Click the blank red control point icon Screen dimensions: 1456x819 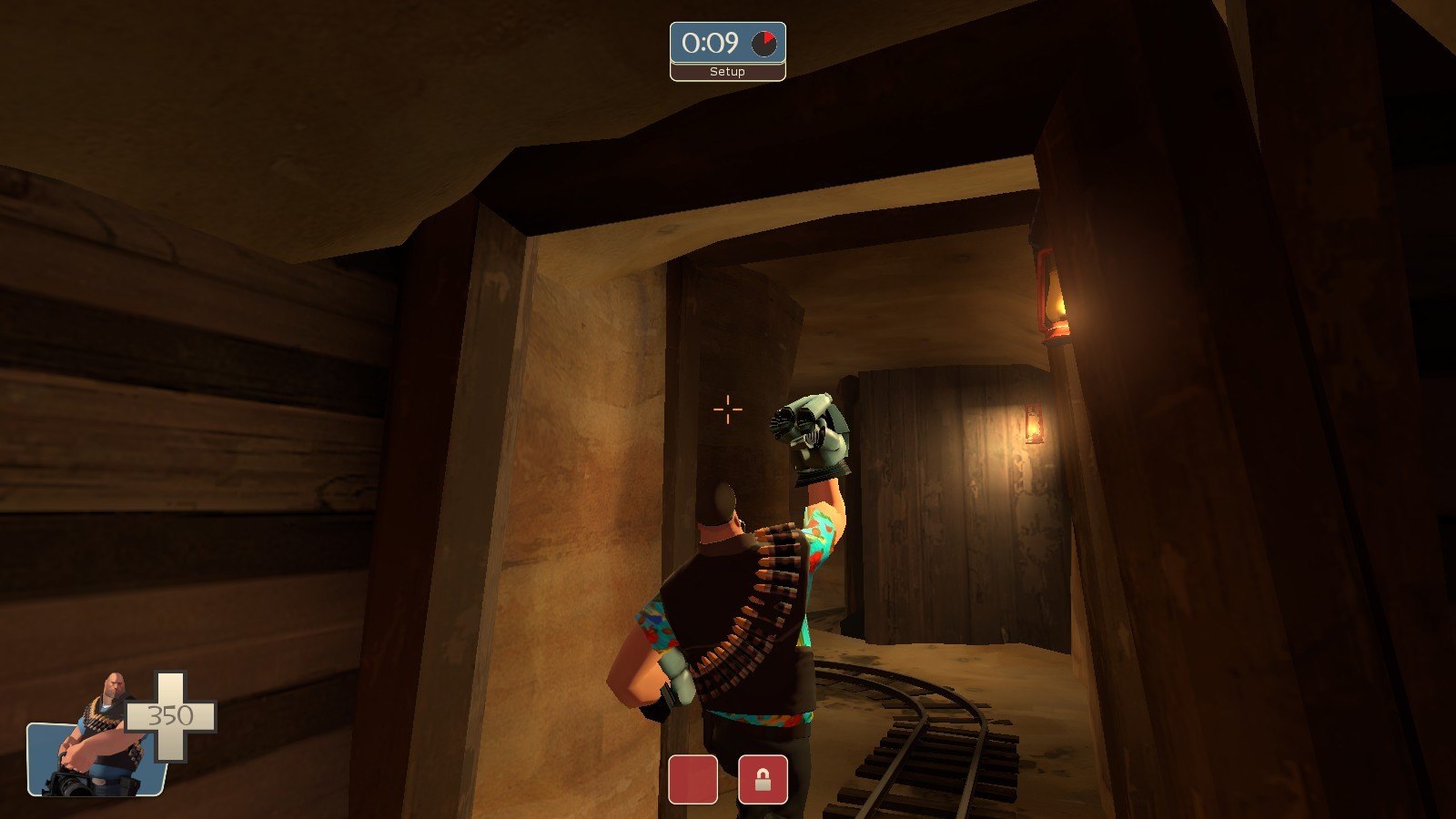(x=693, y=780)
